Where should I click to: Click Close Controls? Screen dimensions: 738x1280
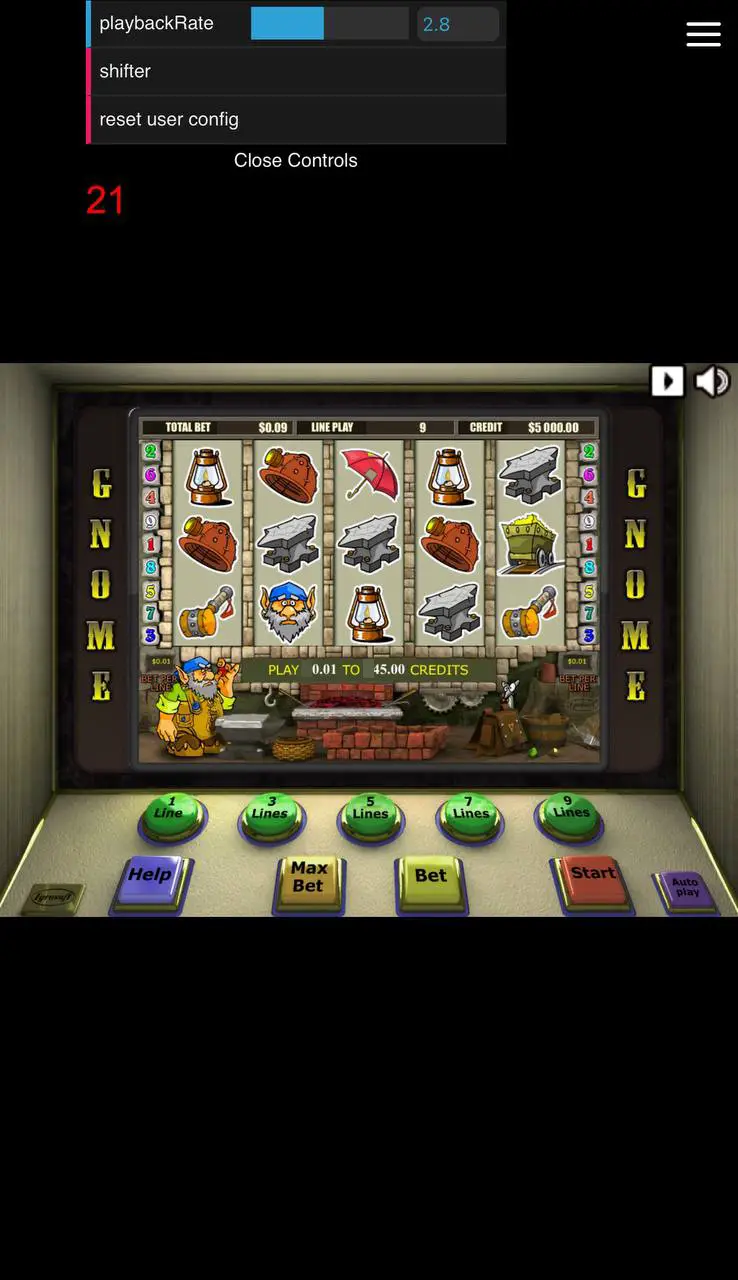[x=295, y=160]
